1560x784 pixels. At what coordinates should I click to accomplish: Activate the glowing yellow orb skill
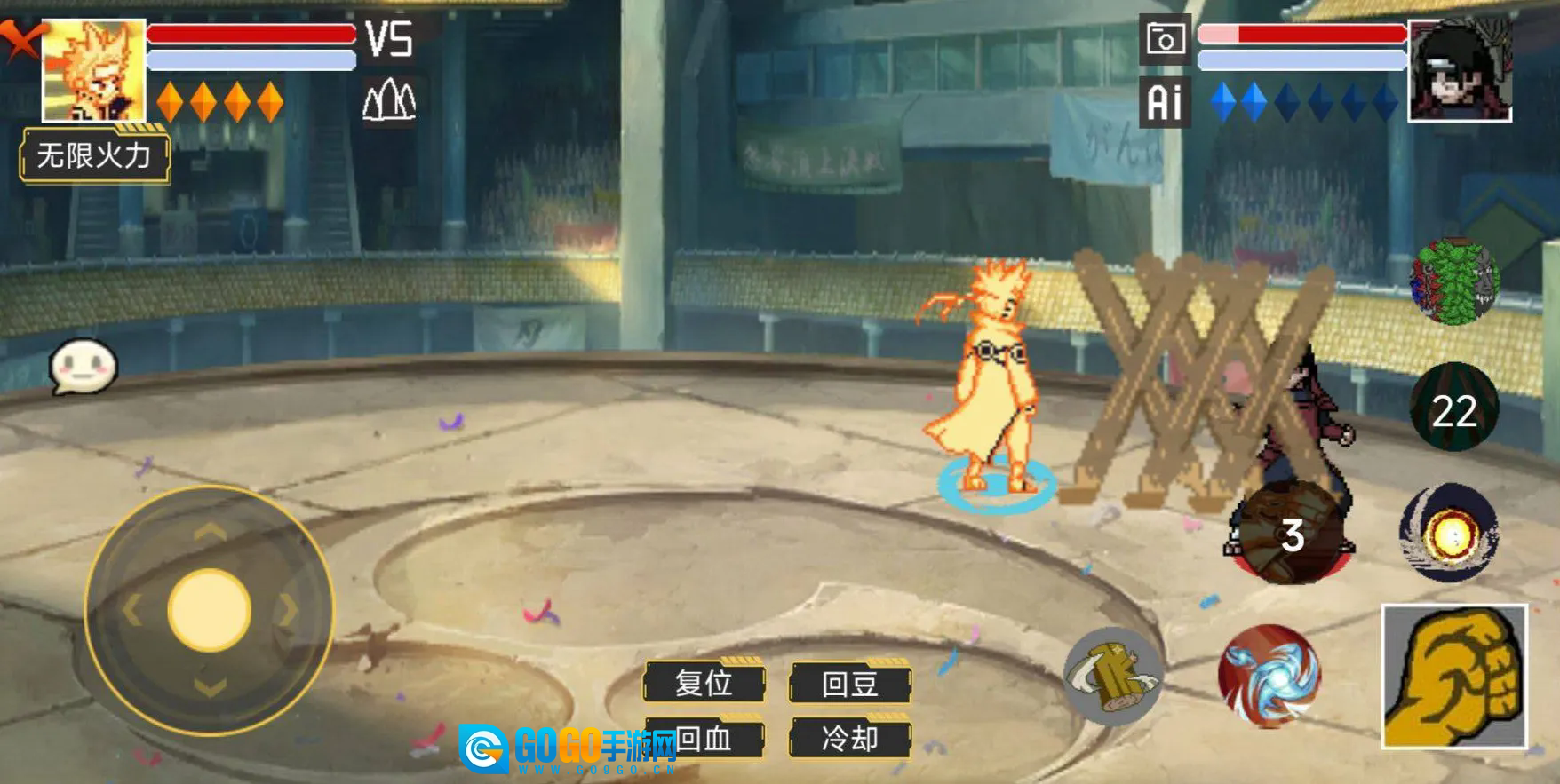pyautogui.click(x=1449, y=534)
